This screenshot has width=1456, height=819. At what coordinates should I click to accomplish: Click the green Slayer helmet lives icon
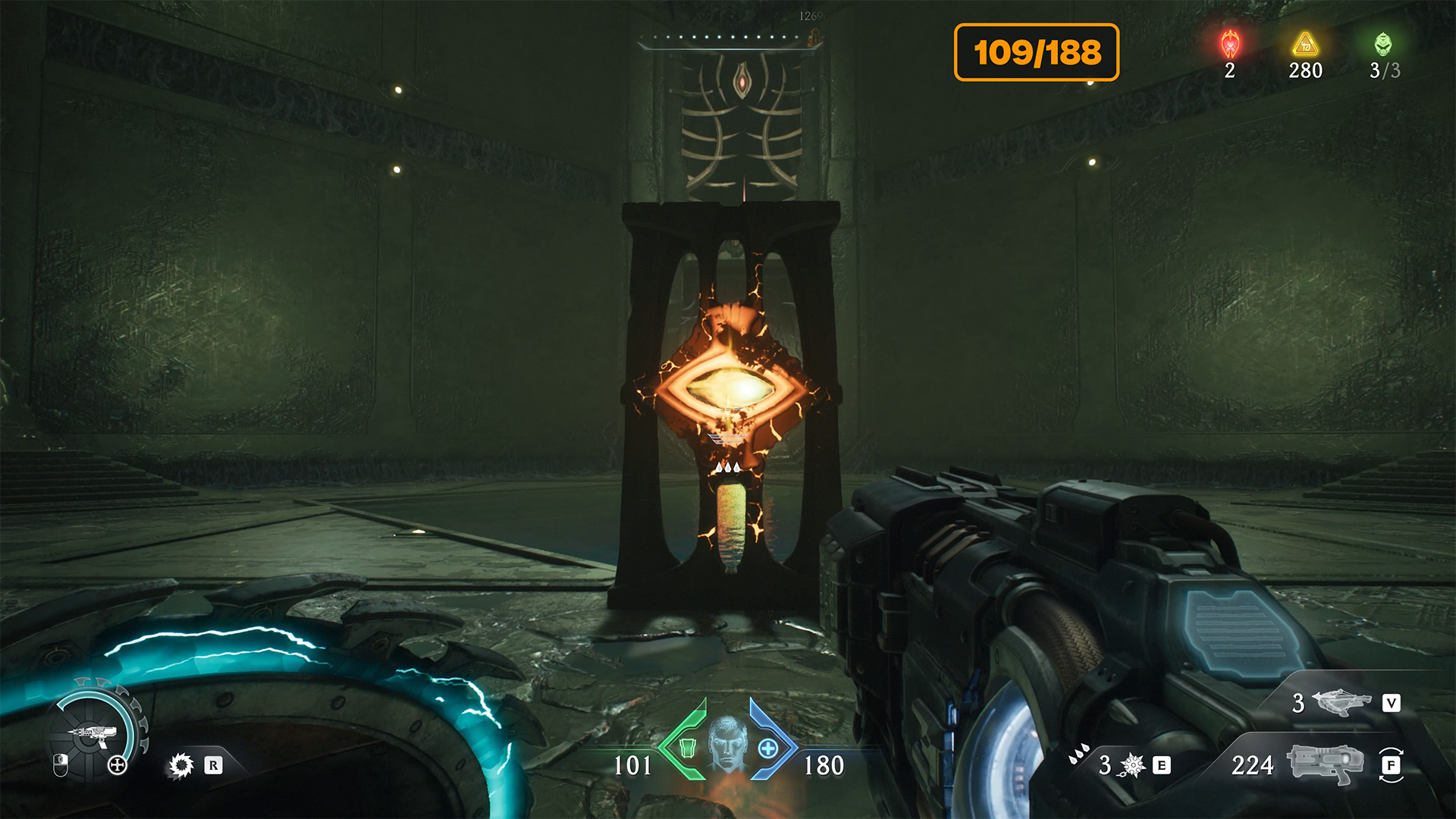[1383, 44]
